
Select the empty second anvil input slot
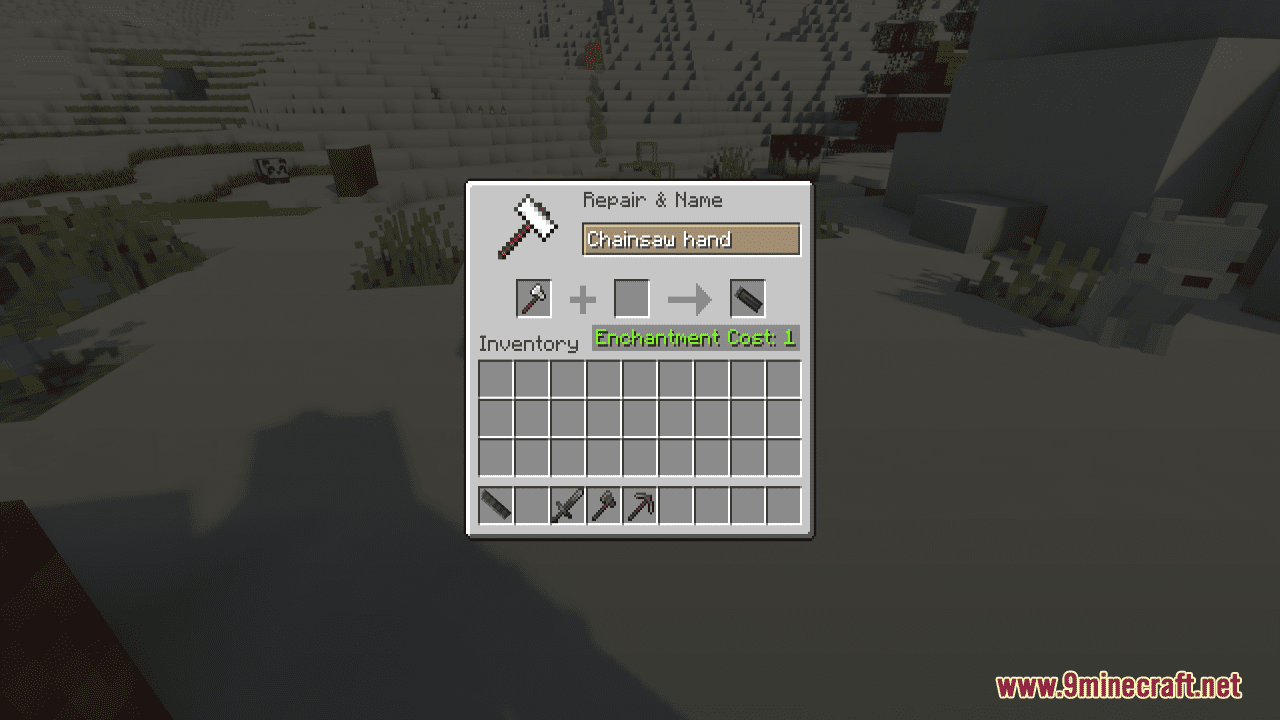631,299
